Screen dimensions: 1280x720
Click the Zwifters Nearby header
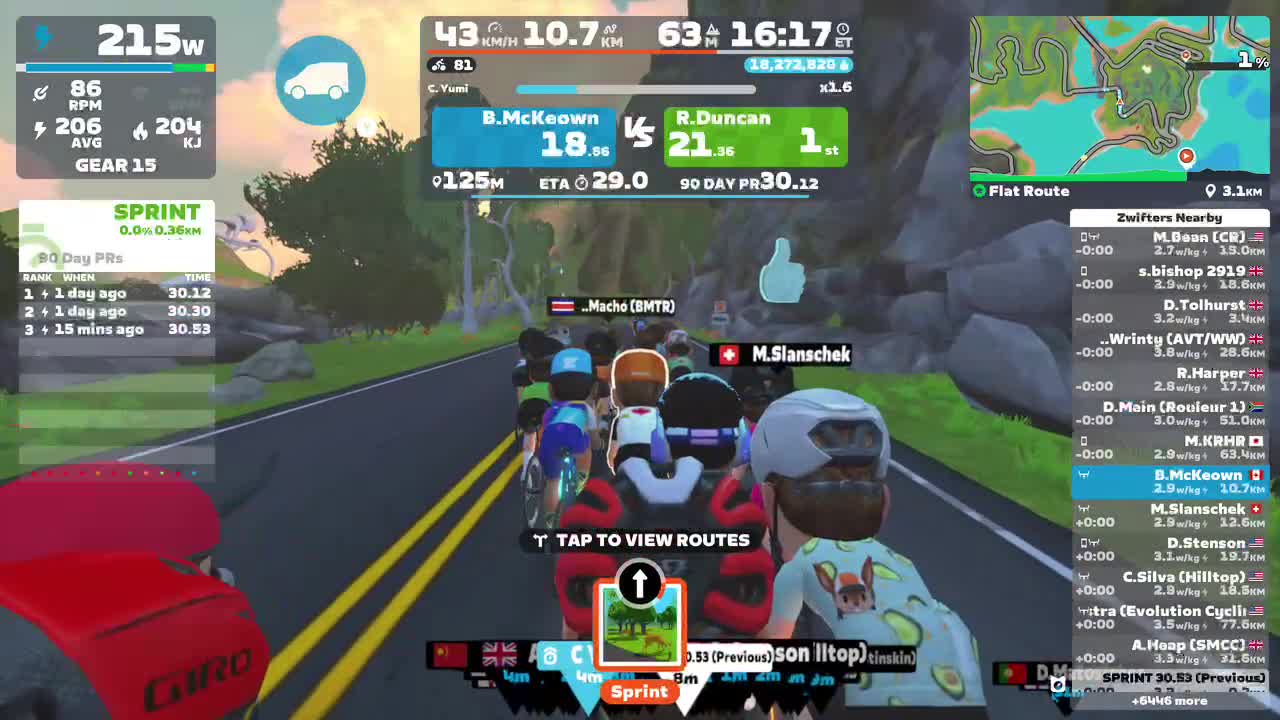(x=1170, y=217)
